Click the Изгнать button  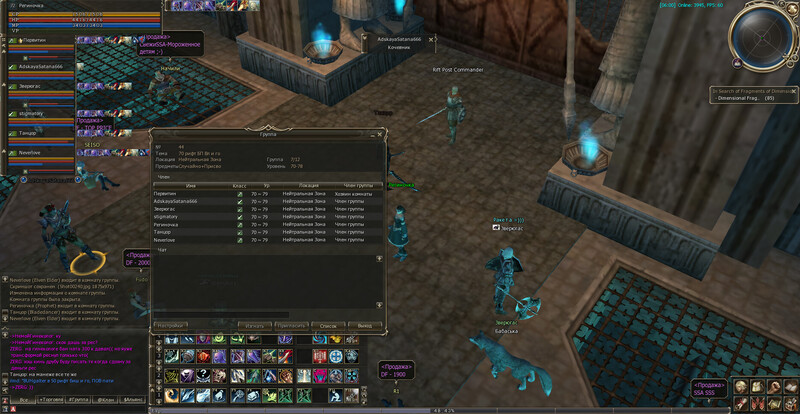click(254, 325)
